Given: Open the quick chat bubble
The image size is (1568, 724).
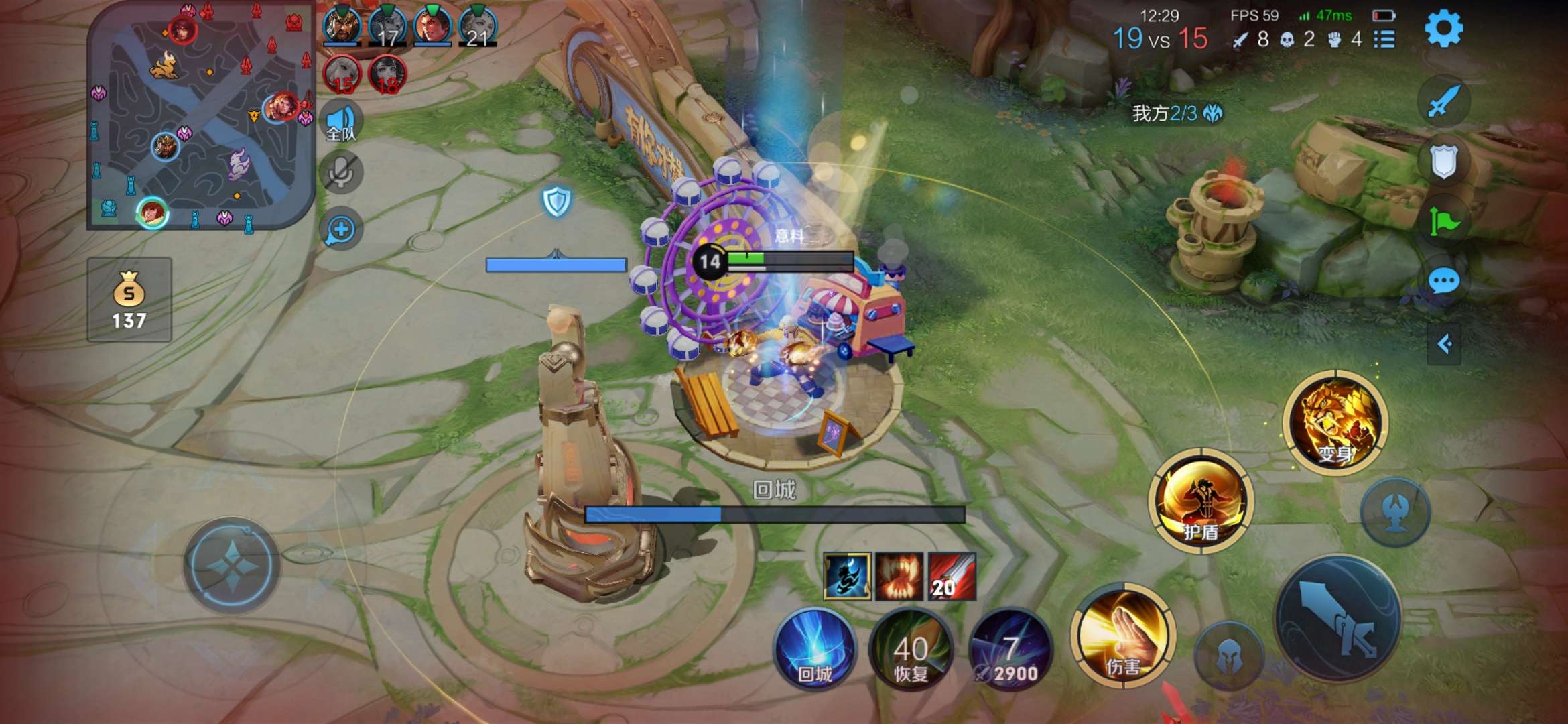Looking at the screenshot, I should point(1443,281).
